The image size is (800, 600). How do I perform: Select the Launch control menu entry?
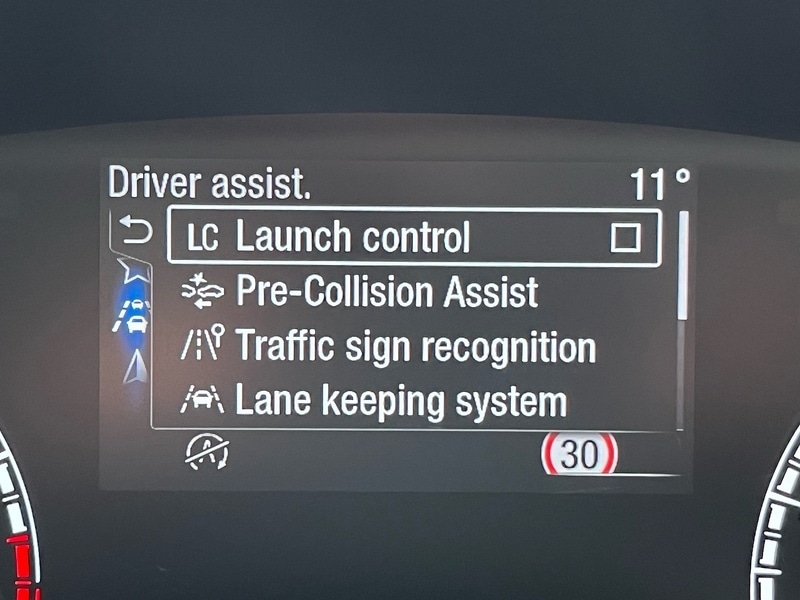coord(352,238)
